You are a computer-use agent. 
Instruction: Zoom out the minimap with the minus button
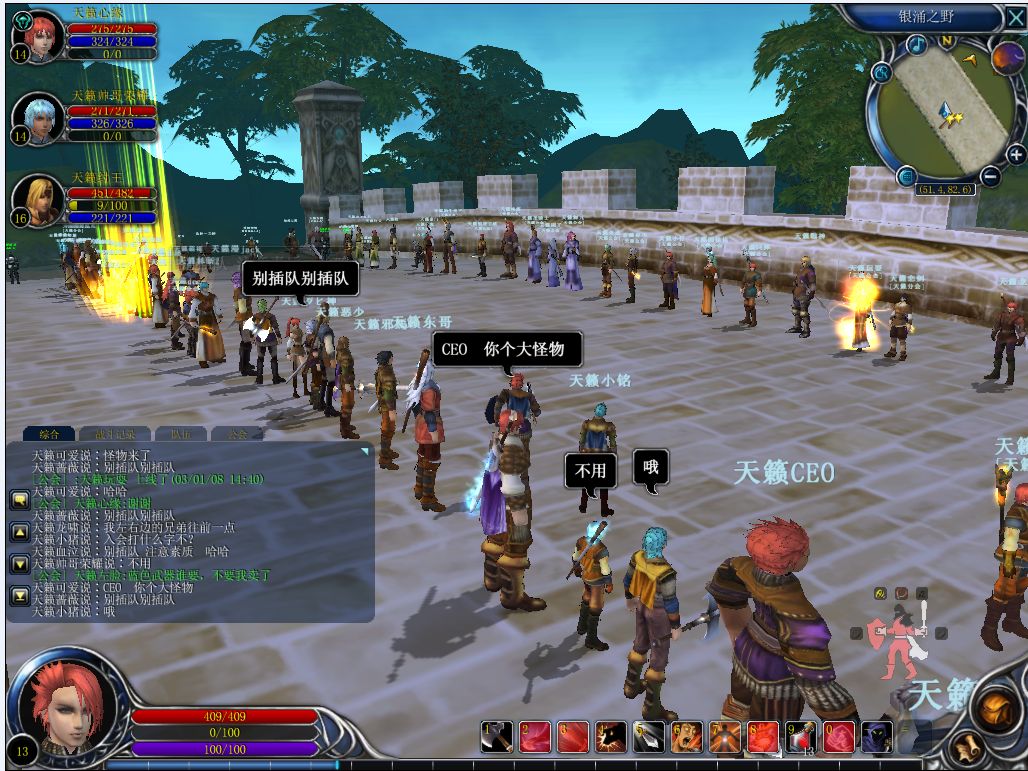click(990, 177)
